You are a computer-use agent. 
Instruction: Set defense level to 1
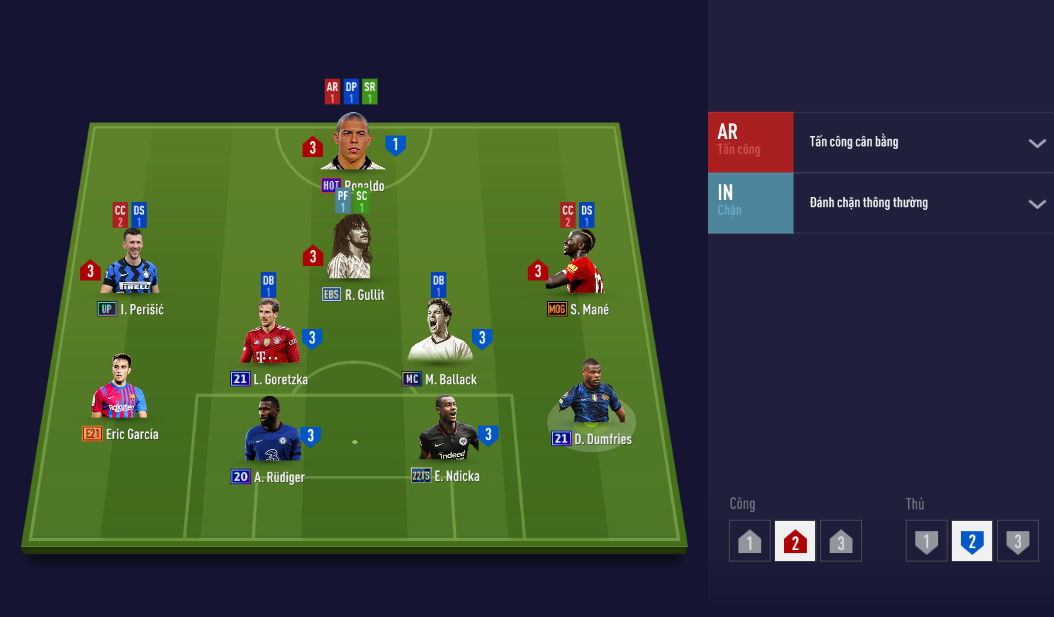pyautogui.click(x=926, y=542)
